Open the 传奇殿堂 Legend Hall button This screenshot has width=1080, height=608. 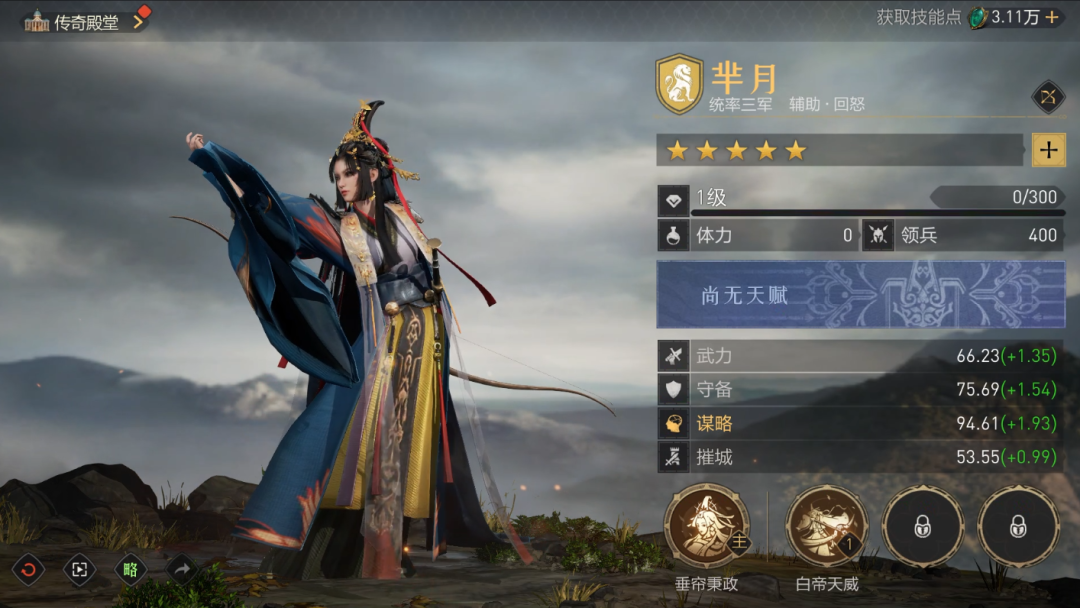(85, 21)
